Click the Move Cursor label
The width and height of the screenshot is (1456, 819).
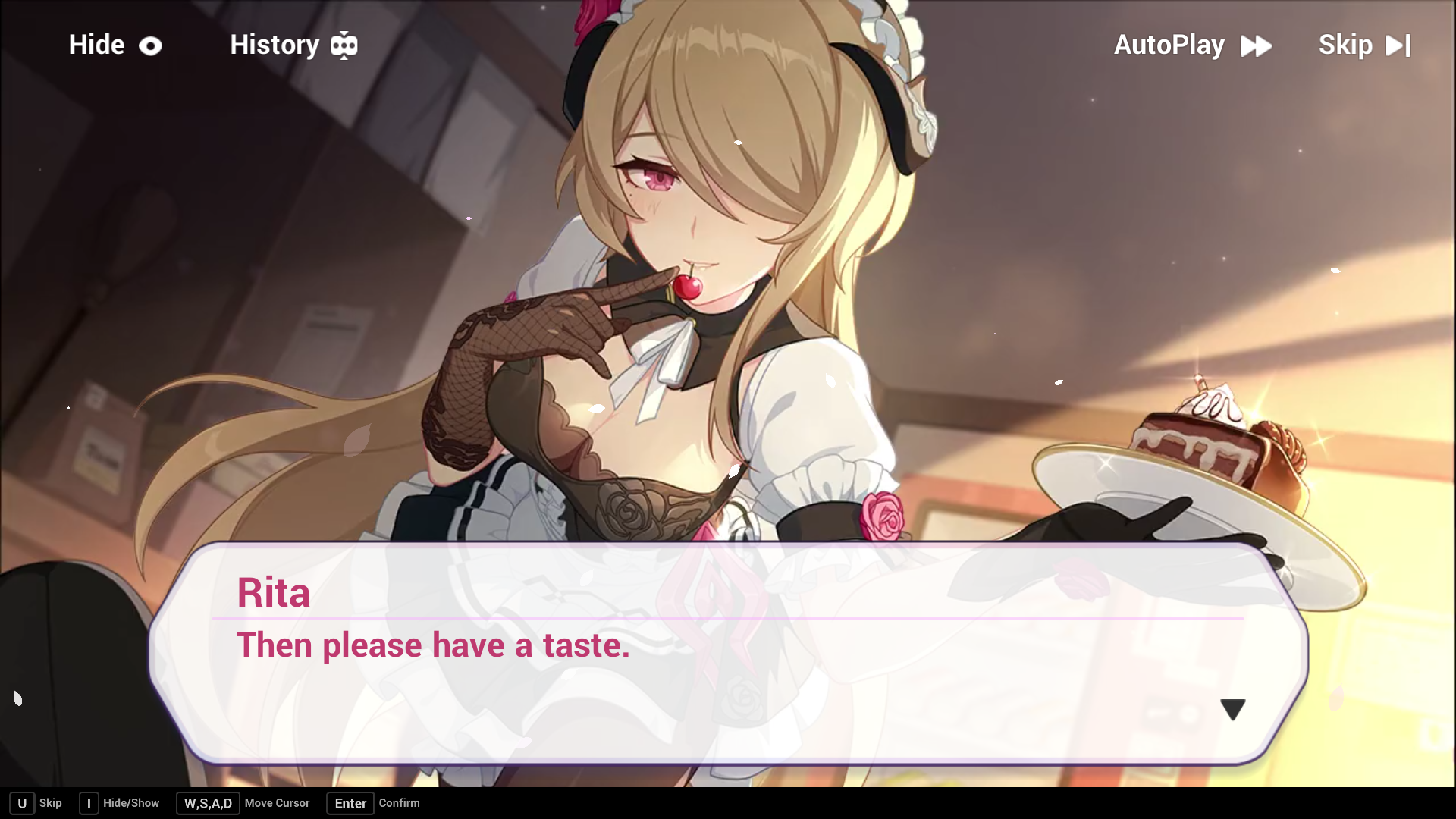pos(277,803)
